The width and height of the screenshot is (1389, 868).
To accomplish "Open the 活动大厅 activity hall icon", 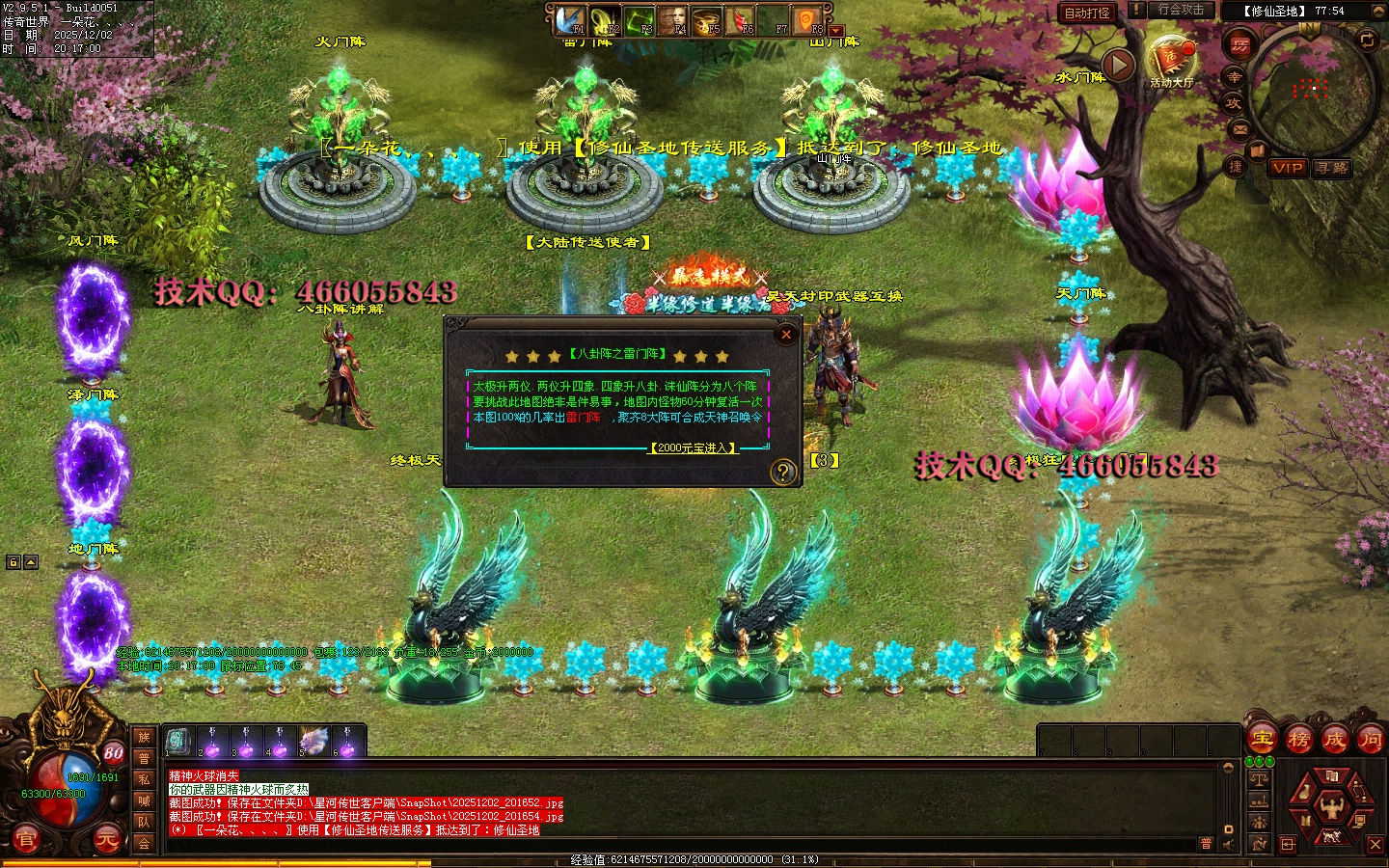I will [1171, 59].
